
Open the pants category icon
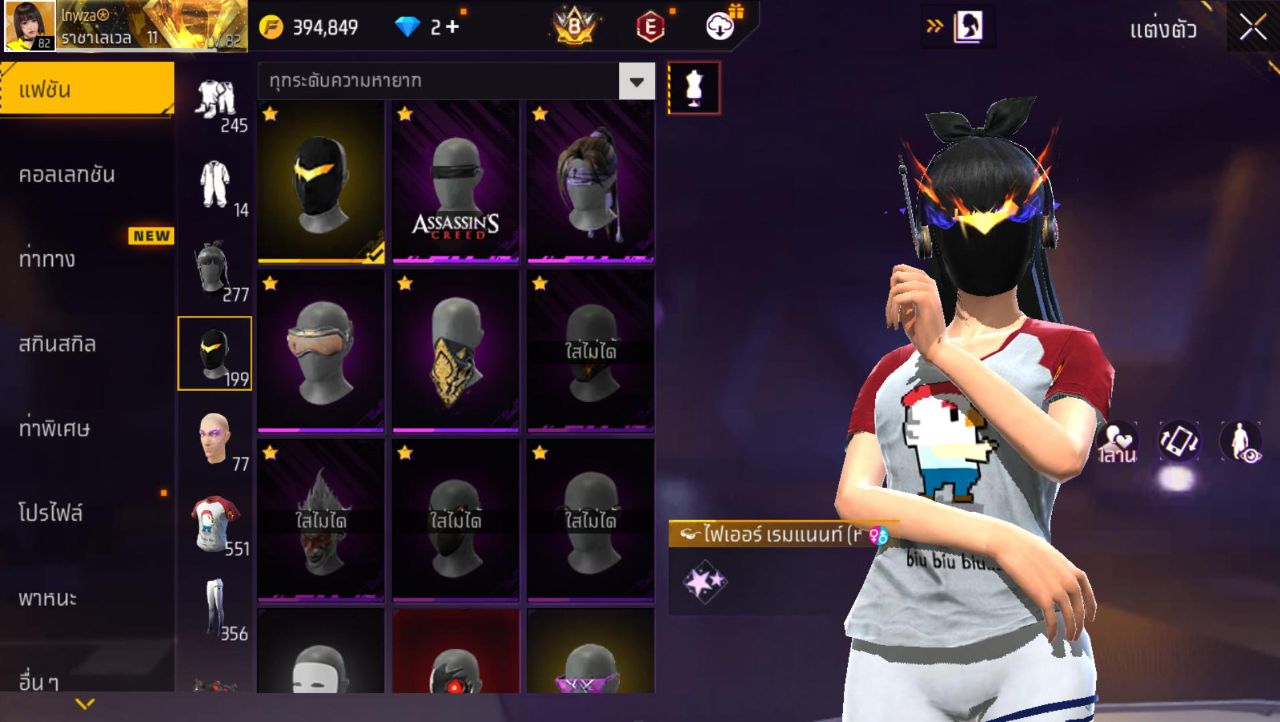tap(215, 605)
